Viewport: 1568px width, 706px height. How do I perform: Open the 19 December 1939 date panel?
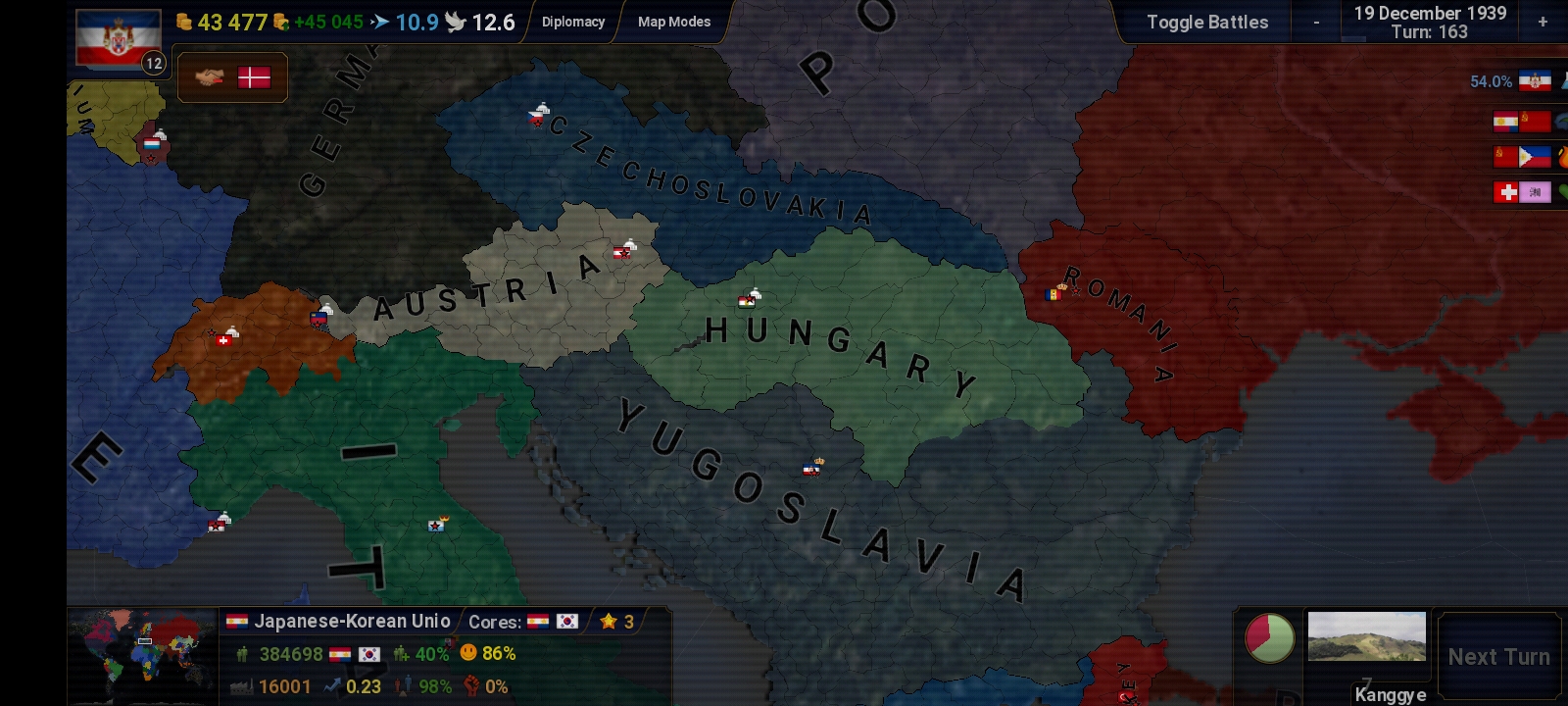[x=1429, y=22]
